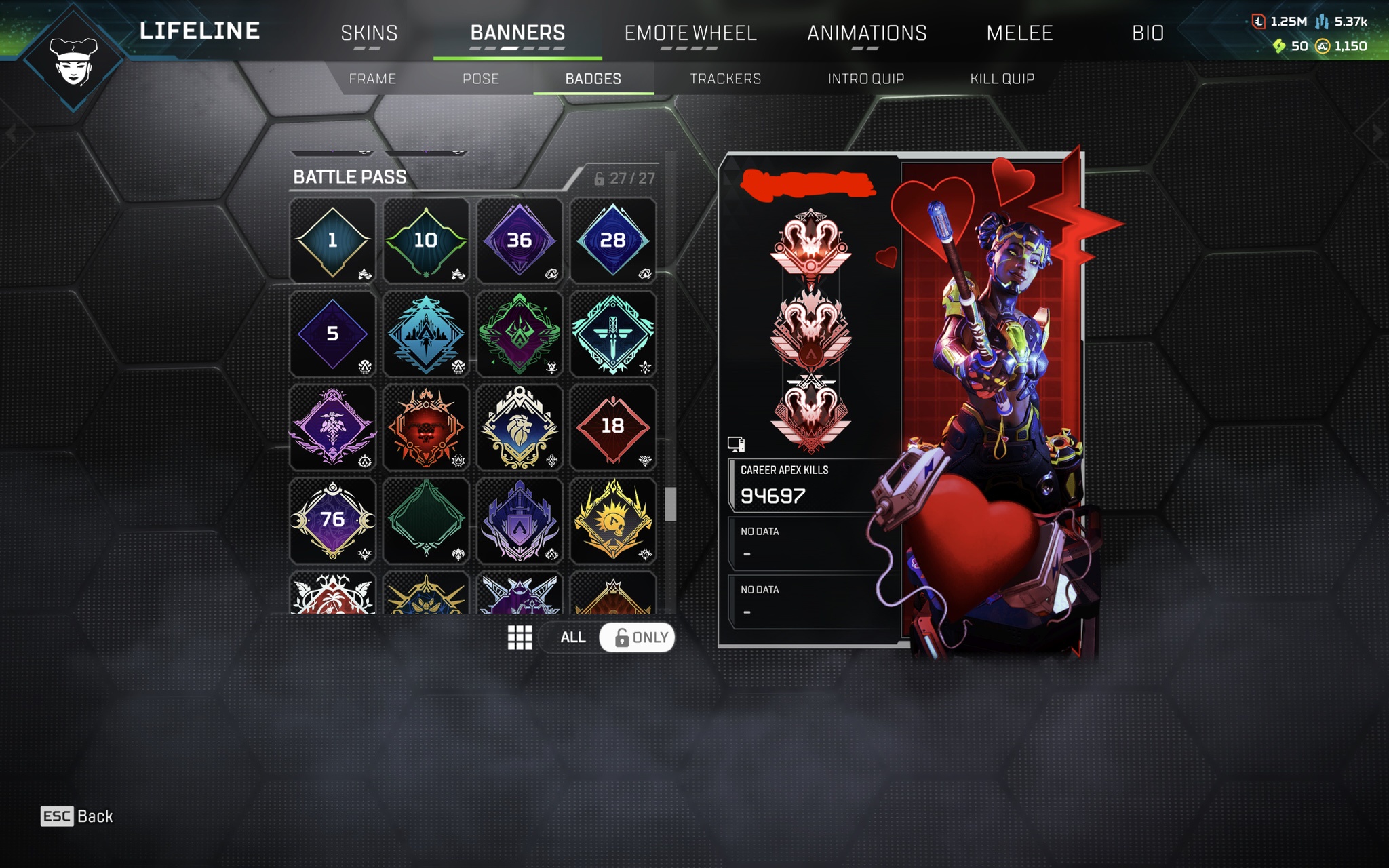Show all badges with the ALL filter
The image size is (1389, 868).
coord(572,637)
